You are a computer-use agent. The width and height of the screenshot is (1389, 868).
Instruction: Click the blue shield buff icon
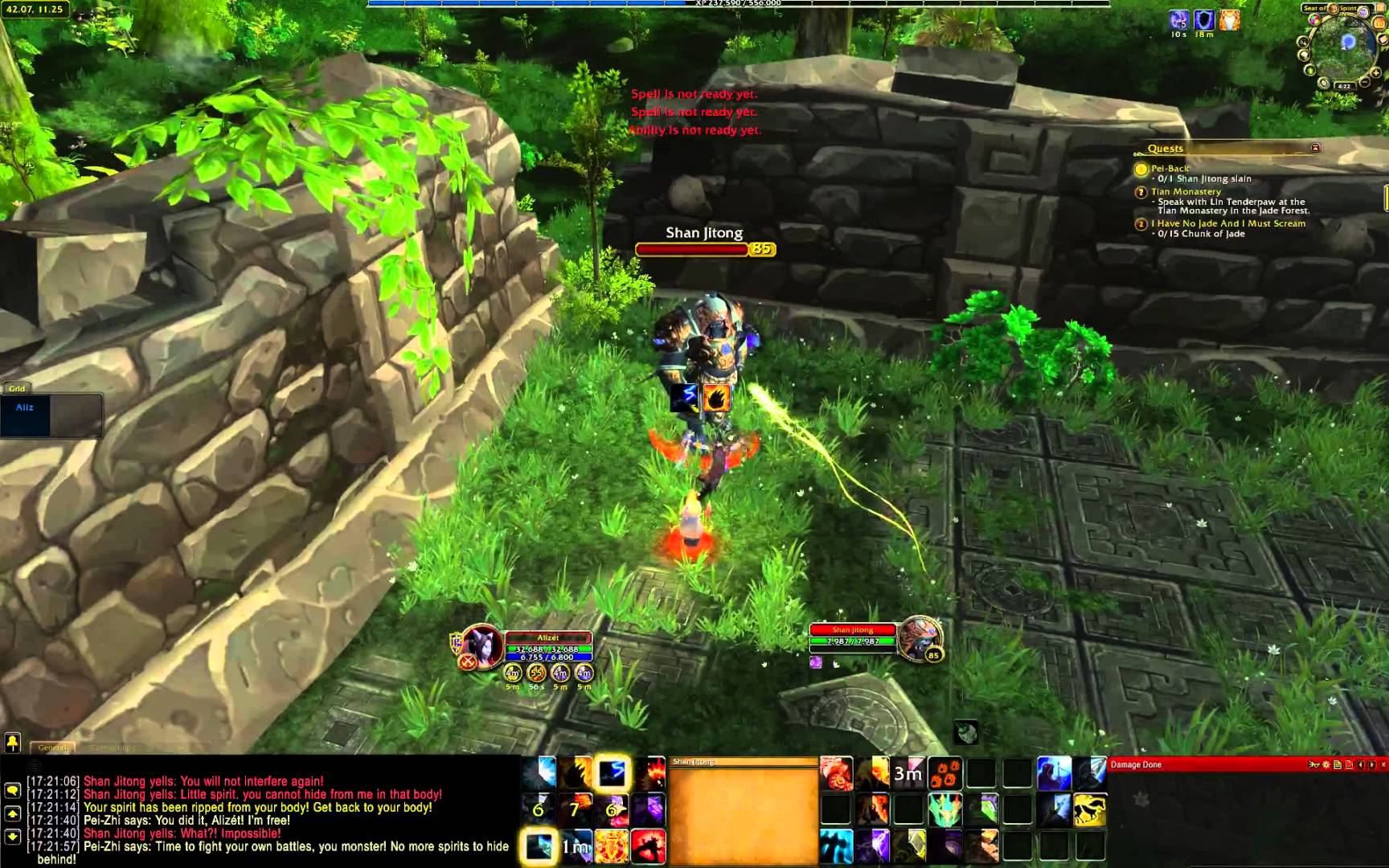tap(1203, 20)
